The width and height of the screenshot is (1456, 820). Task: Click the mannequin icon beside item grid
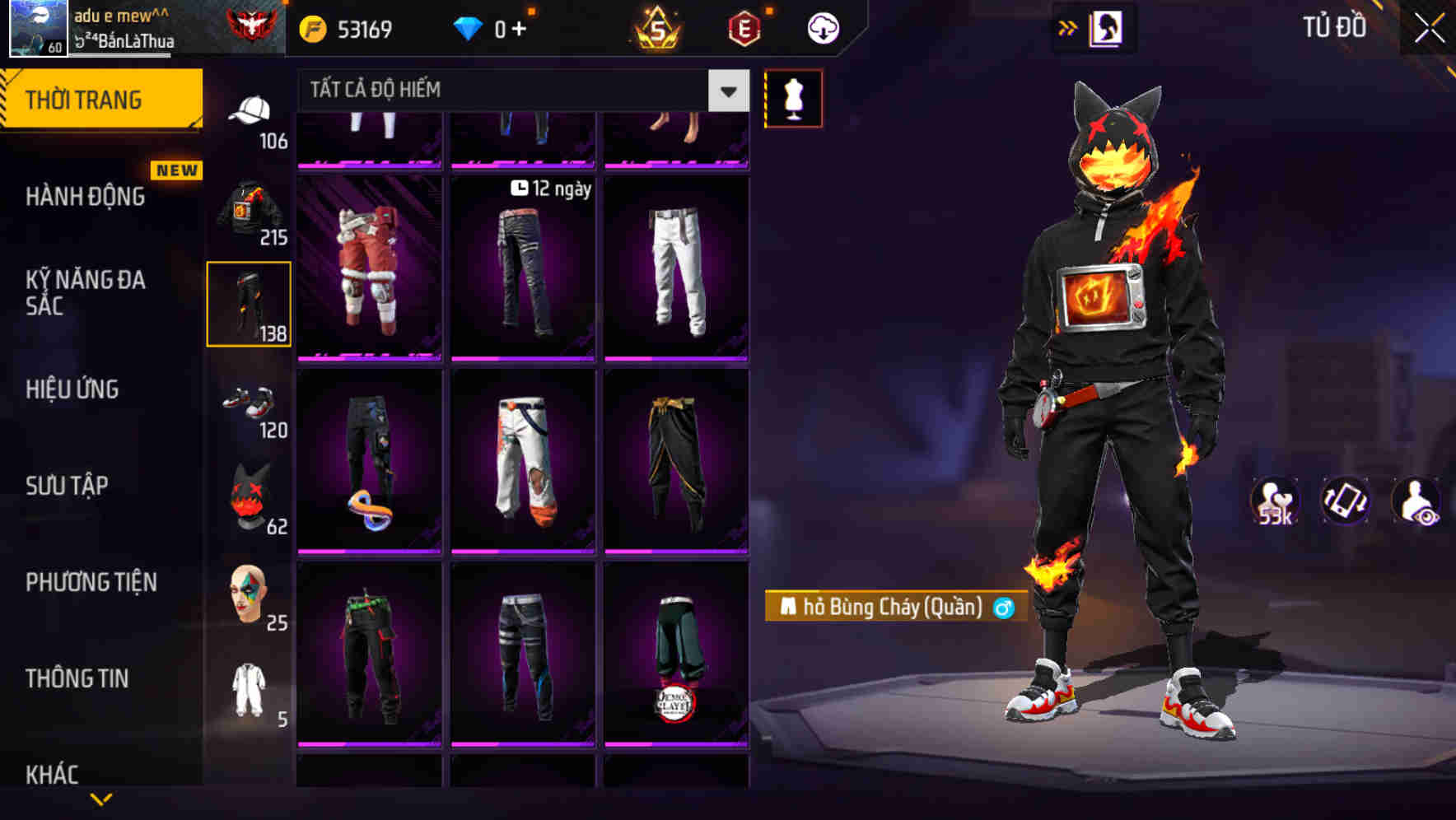coord(793,97)
